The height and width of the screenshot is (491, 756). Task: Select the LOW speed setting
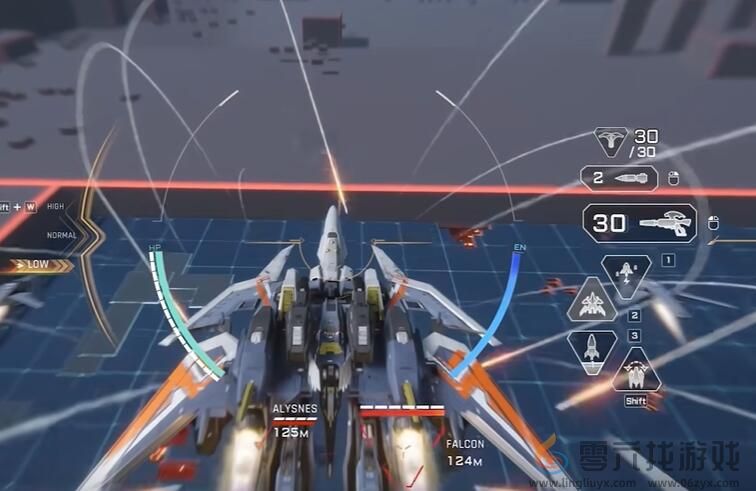coord(37,266)
